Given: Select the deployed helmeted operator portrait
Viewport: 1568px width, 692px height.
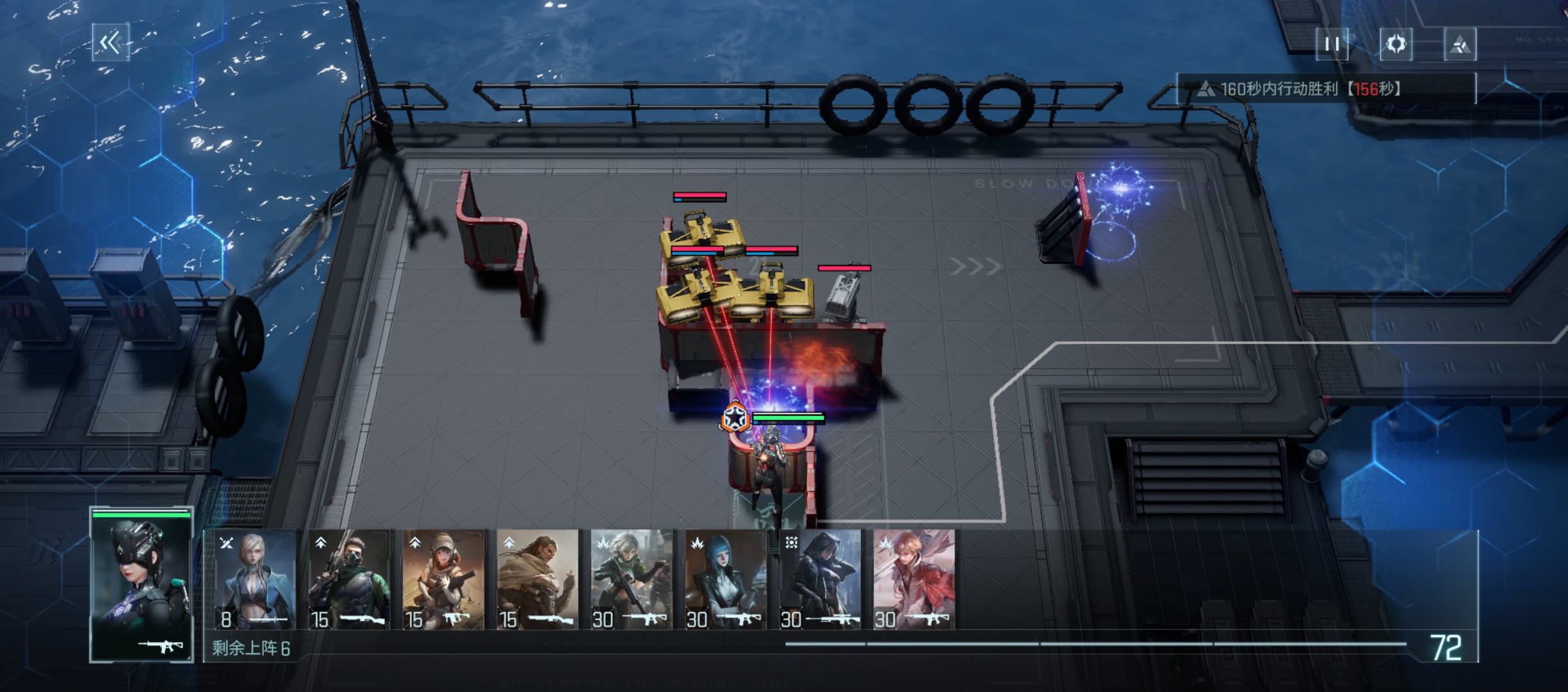Looking at the screenshot, I should coord(142,584).
